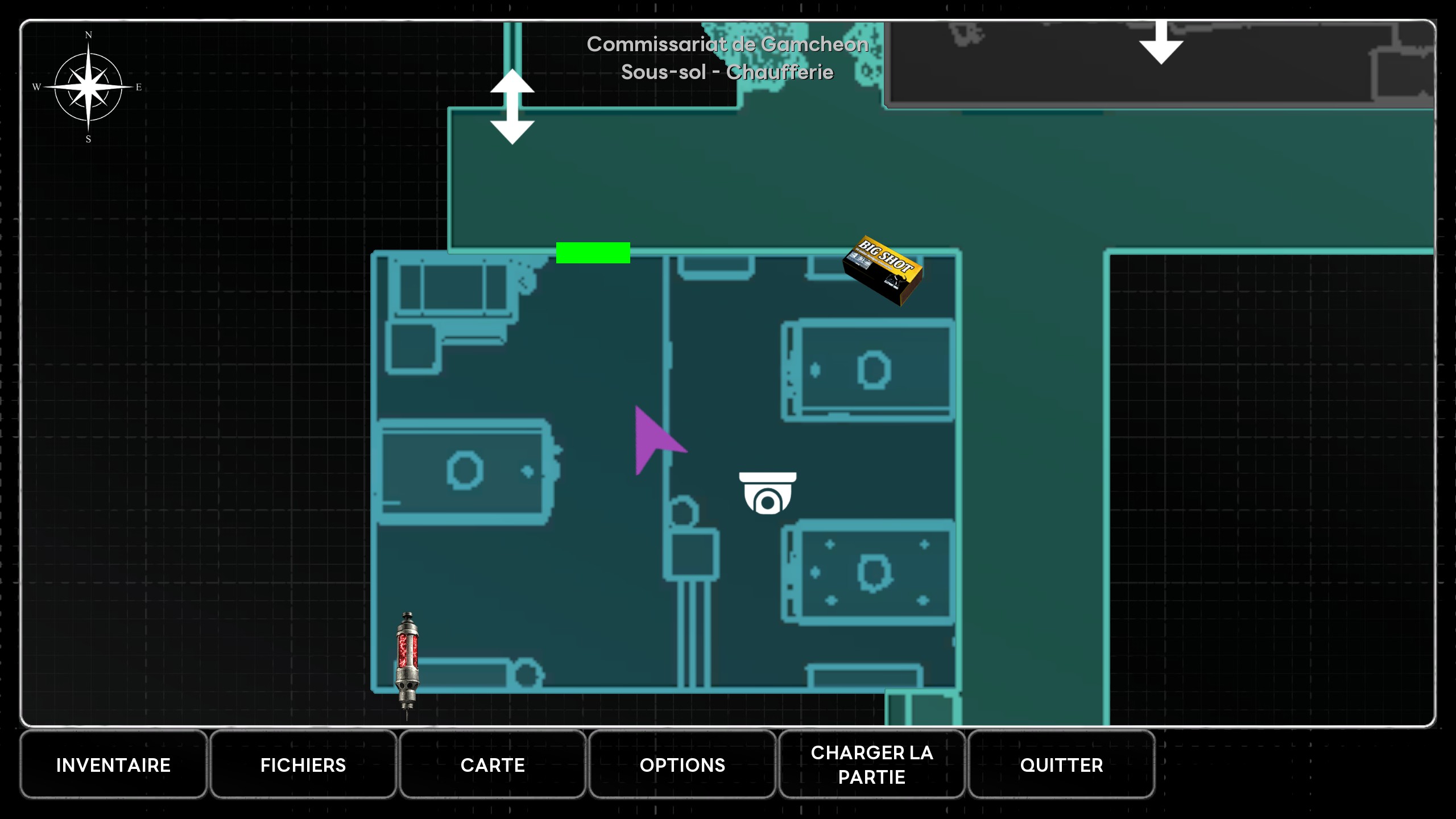Switch to the CARTE view
1456x819 pixels.
493,765
